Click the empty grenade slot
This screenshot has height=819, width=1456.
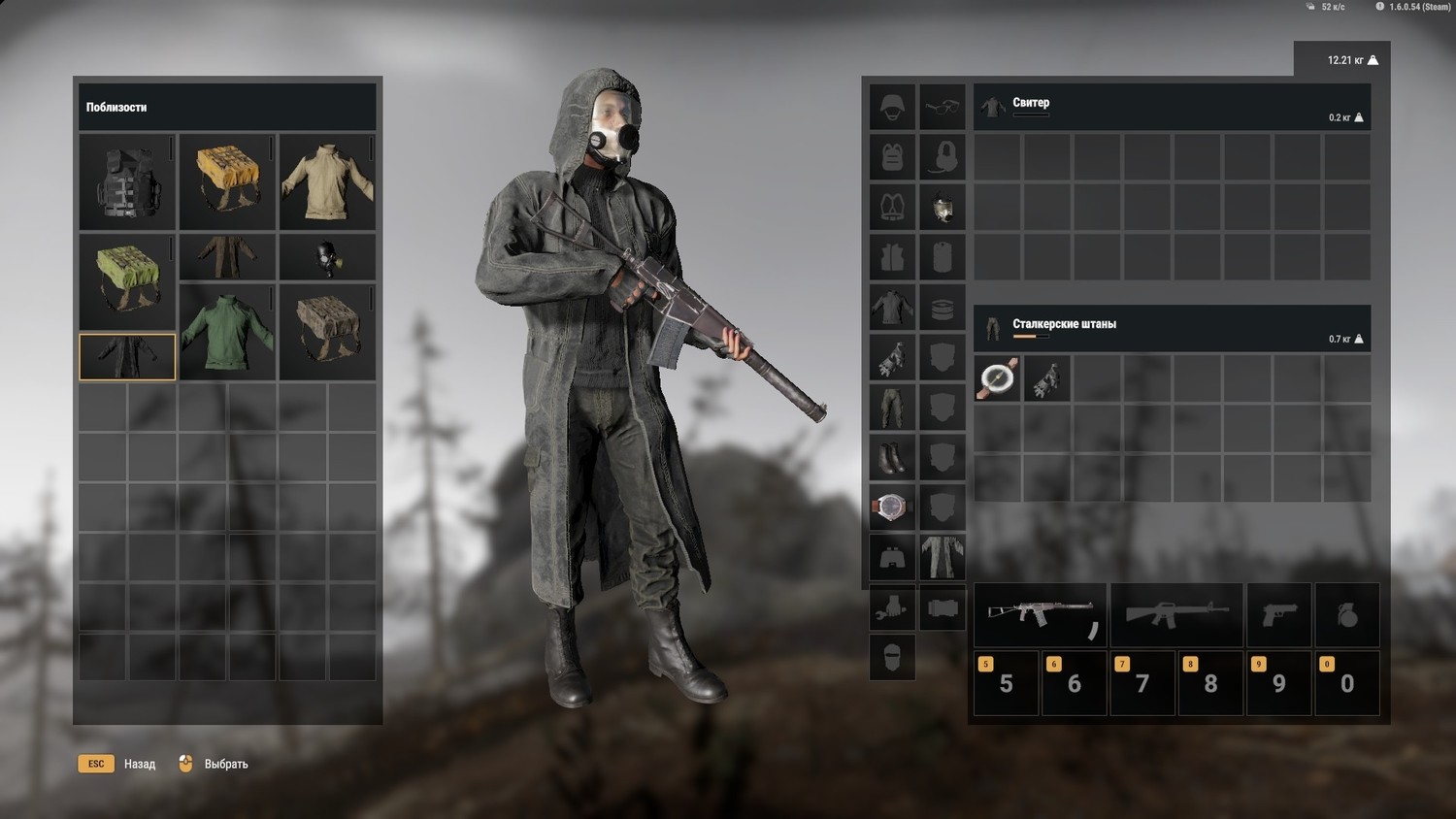coord(1347,614)
